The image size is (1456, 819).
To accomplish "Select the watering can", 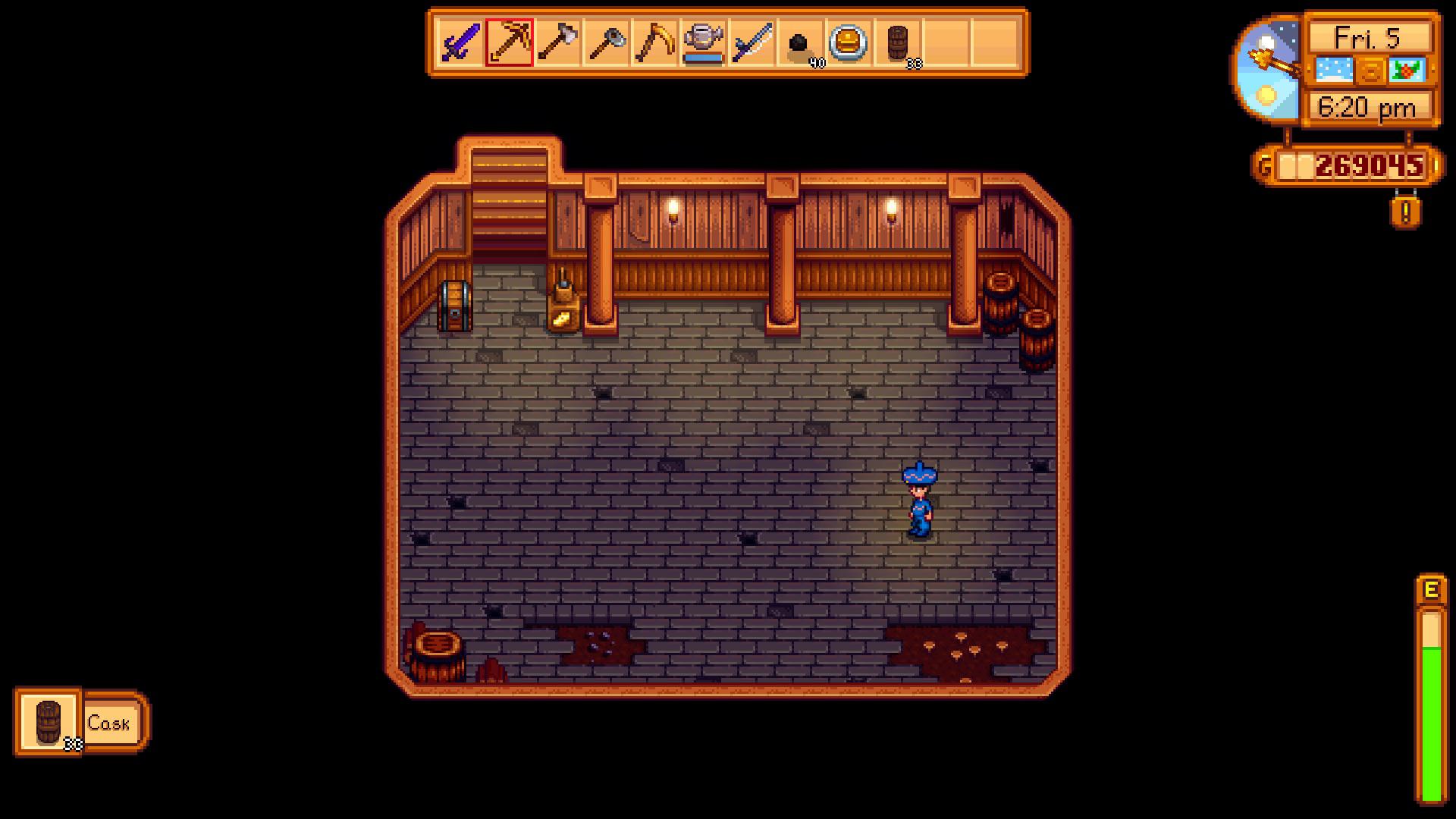I will (705, 42).
